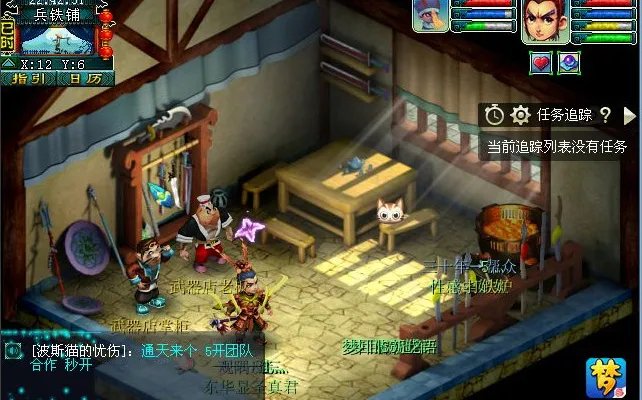Click the red heart buff icon
642x400 pixels.
(541, 62)
